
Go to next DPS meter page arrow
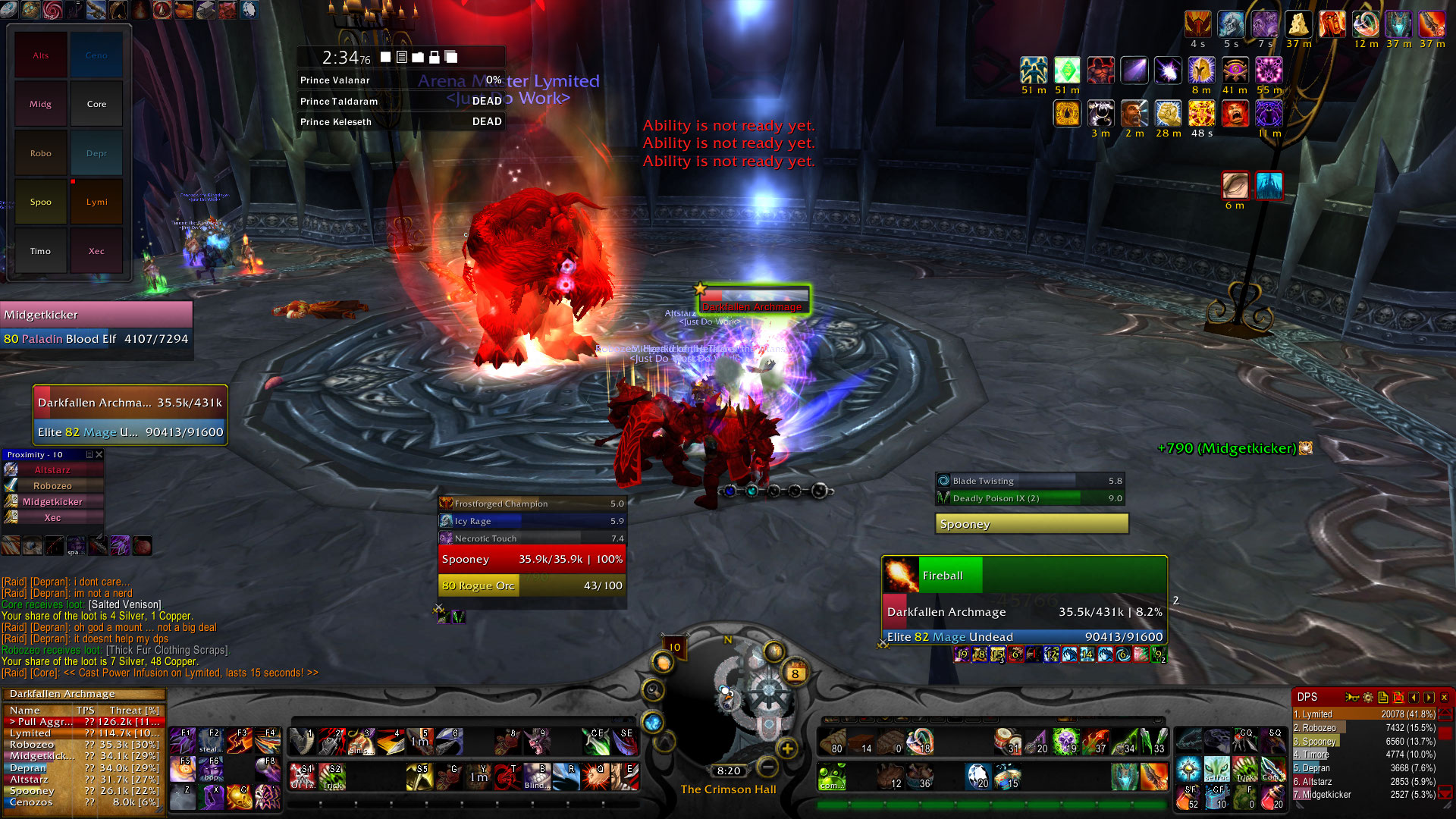pos(1429,697)
